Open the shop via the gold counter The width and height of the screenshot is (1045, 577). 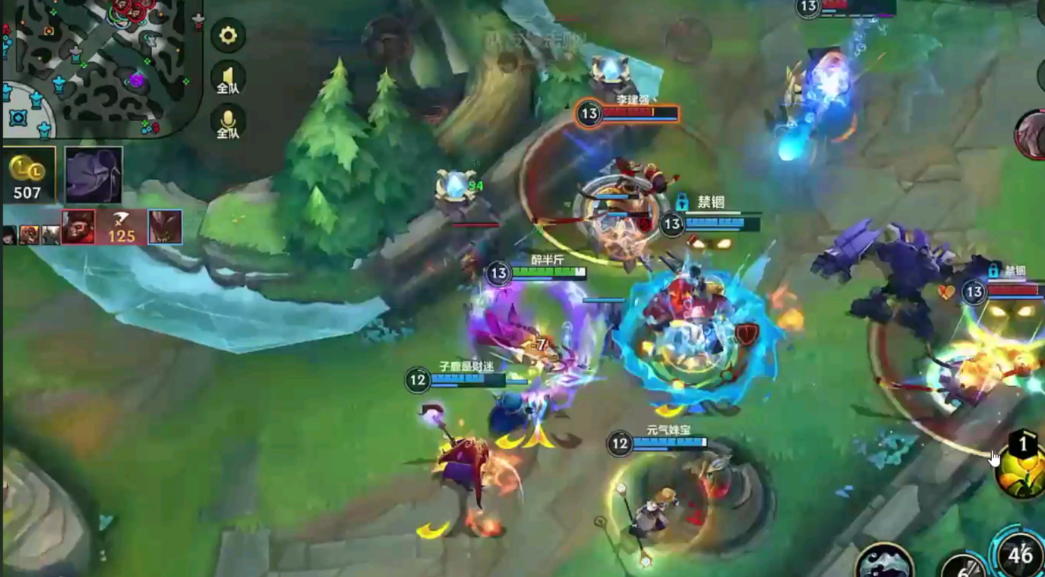tap(28, 176)
